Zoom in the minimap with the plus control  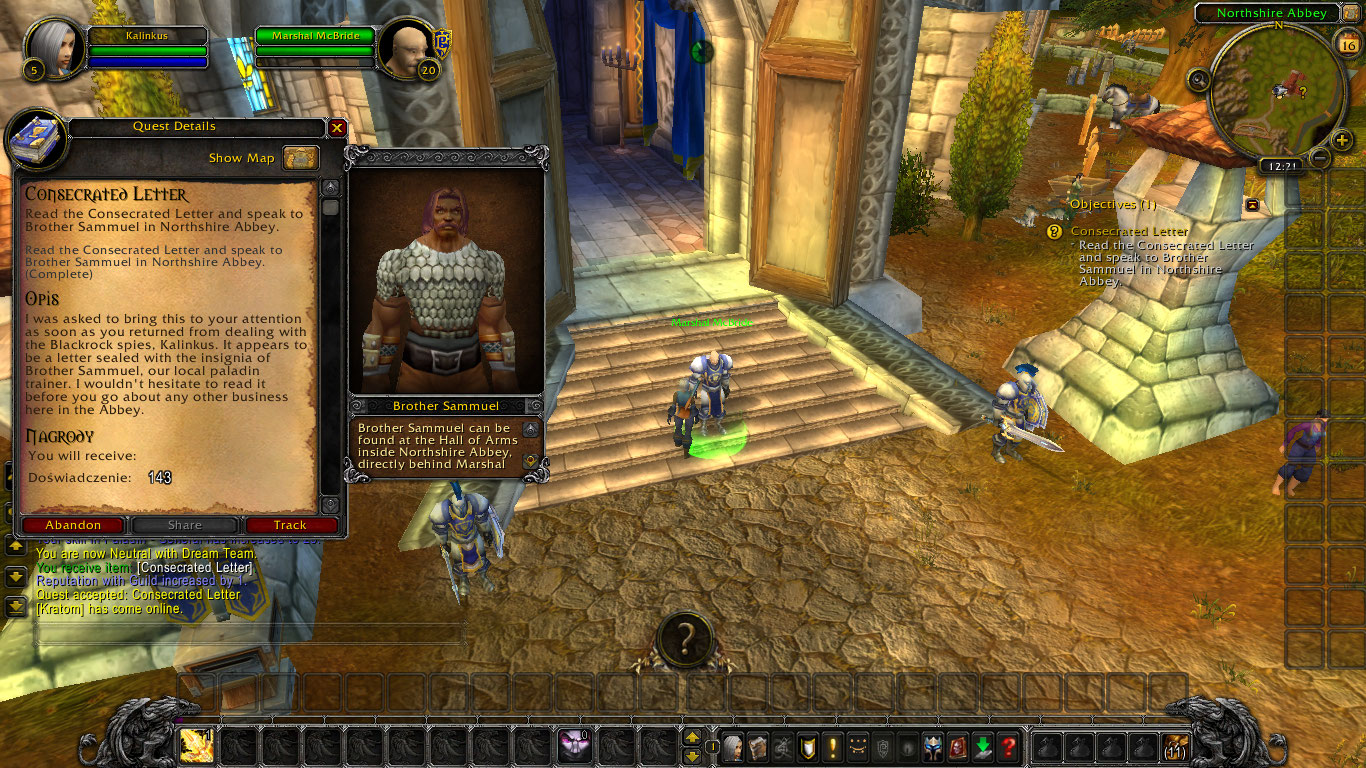[x=1341, y=139]
